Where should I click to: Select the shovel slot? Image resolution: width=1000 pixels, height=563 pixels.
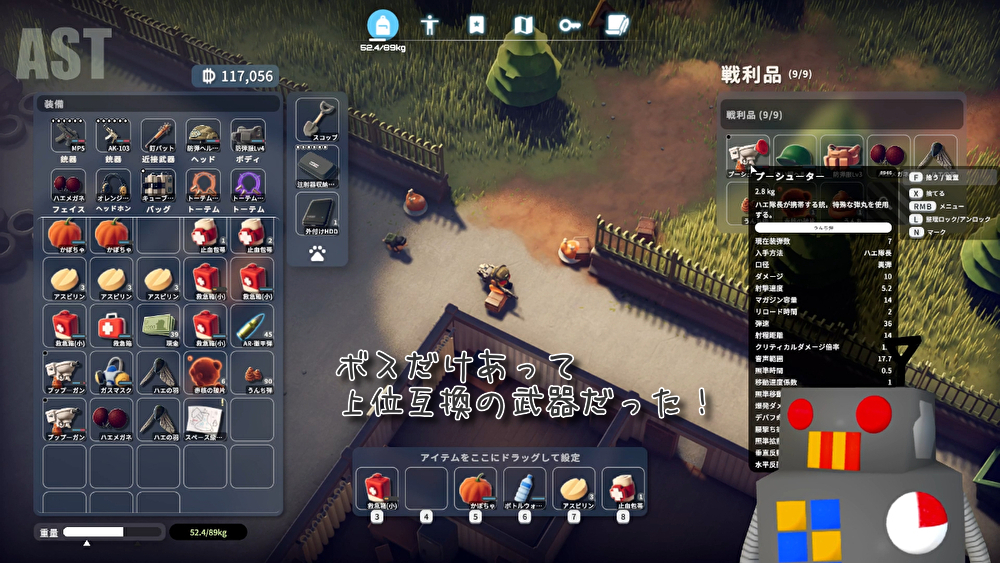317,119
